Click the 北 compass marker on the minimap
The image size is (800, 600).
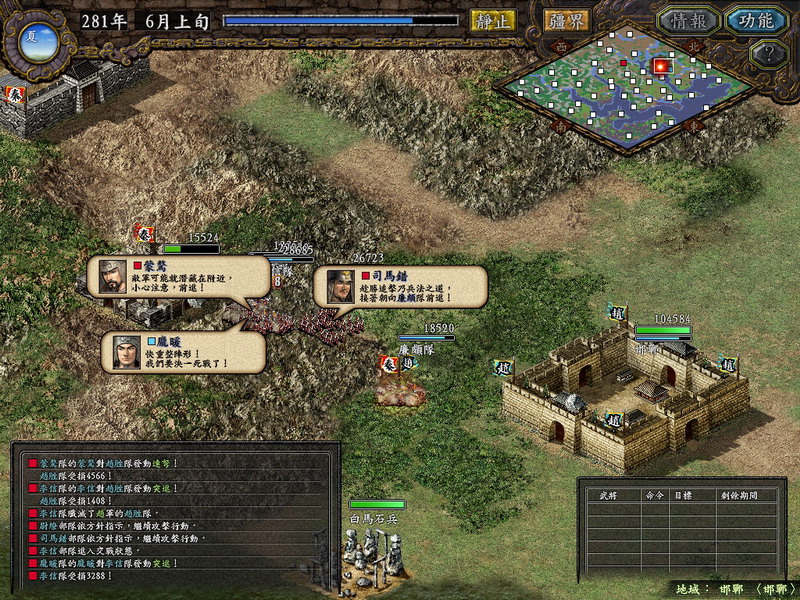[x=692, y=45]
